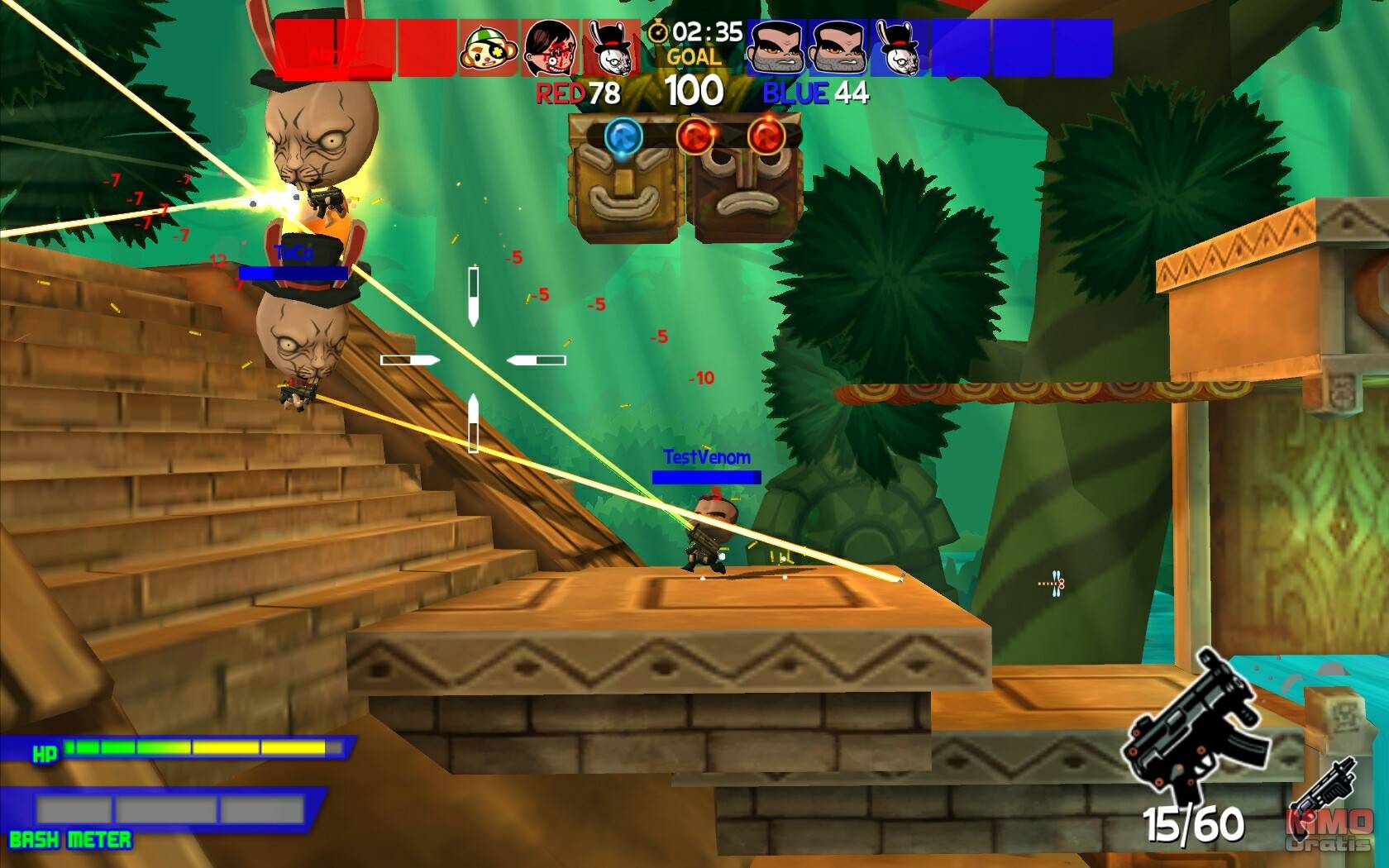
Task: Select the blue team's top-hat rabbit portrait
Action: [900, 49]
